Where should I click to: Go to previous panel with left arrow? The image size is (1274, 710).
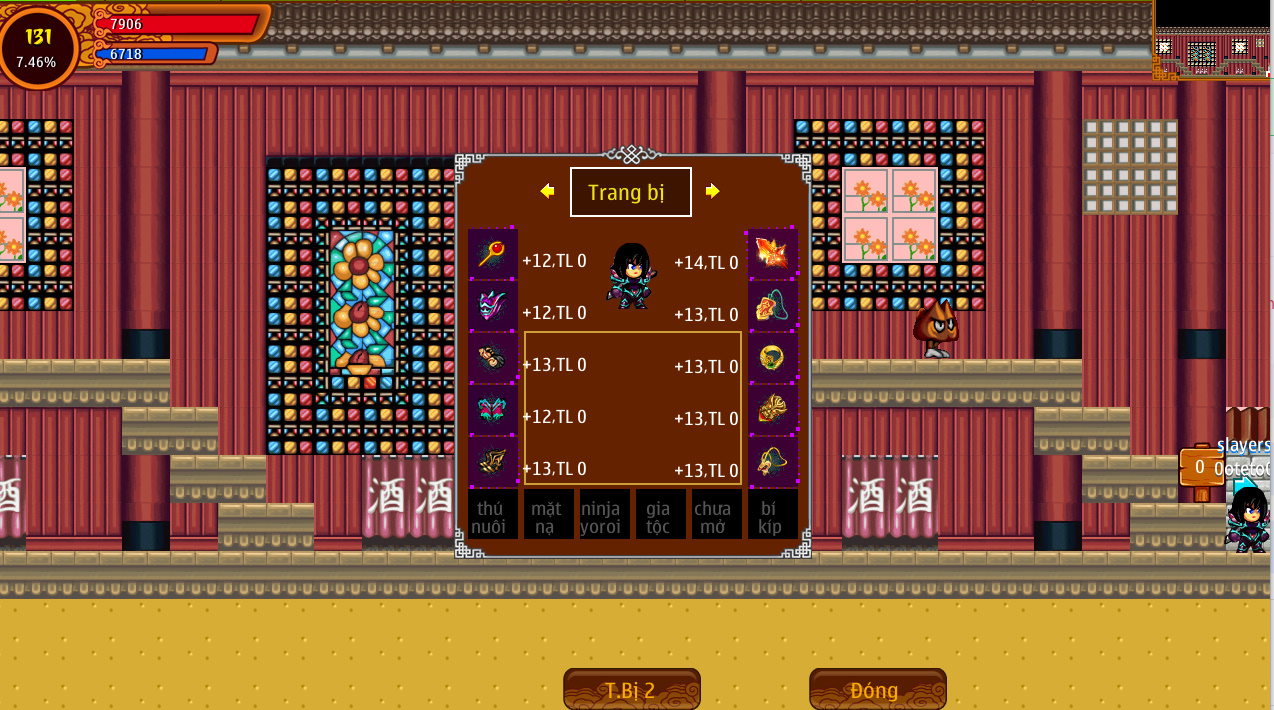pyautogui.click(x=547, y=191)
